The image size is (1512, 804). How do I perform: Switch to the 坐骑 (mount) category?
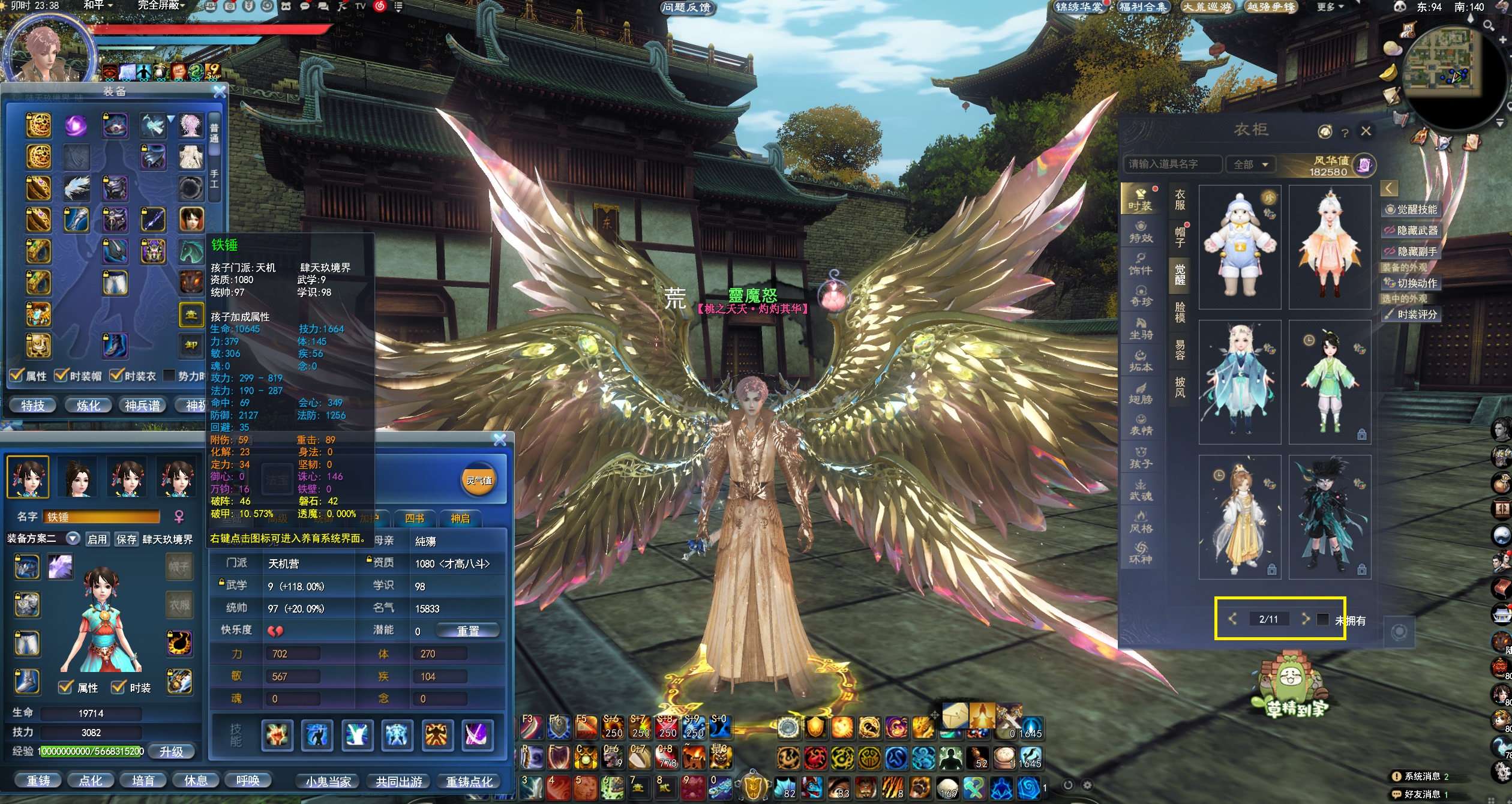(1141, 328)
